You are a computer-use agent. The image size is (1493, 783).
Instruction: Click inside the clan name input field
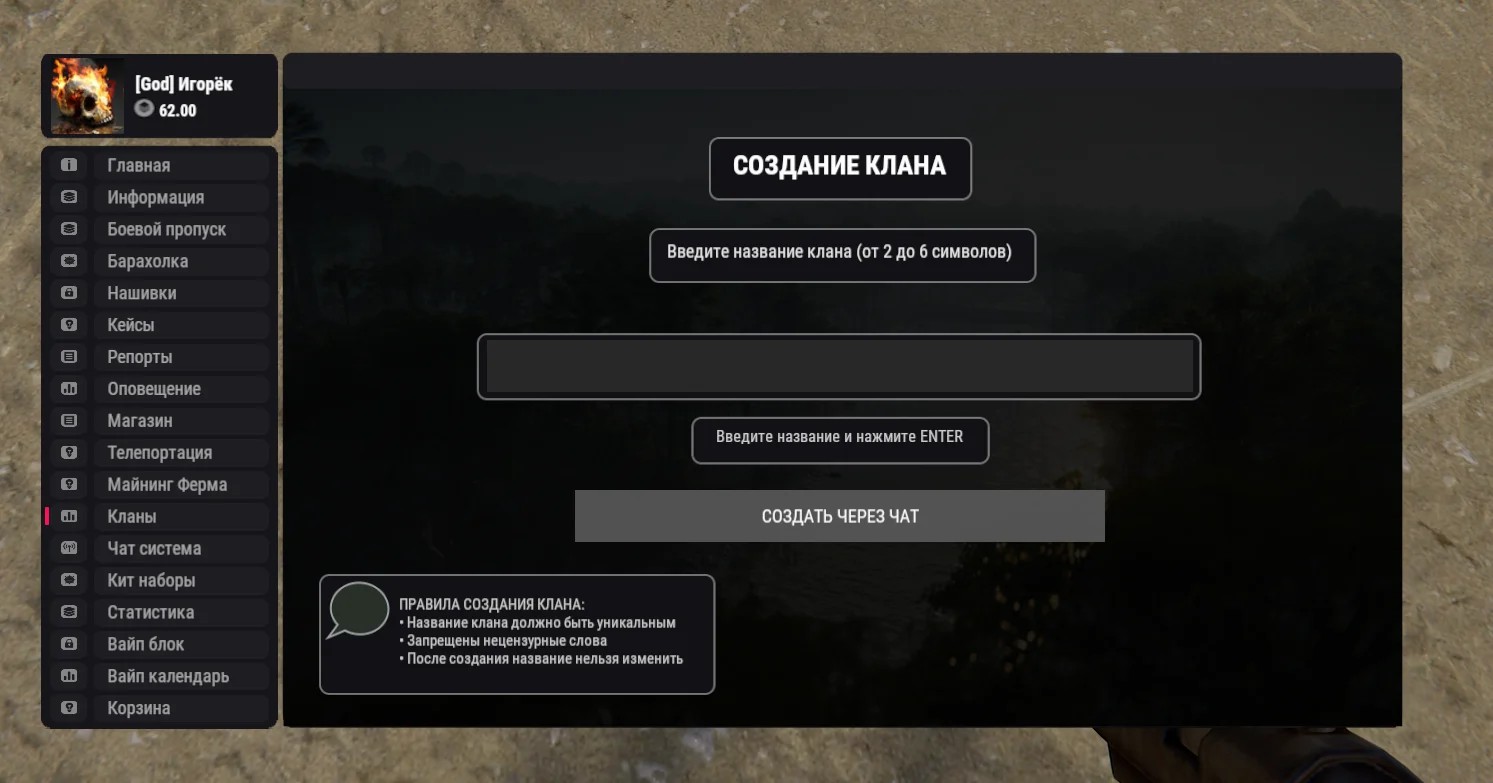840,366
